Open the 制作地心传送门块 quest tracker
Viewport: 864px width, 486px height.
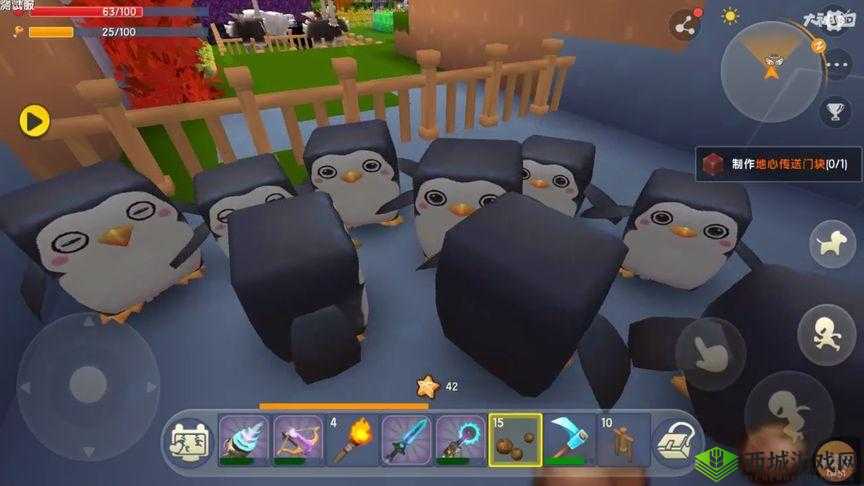(x=775, y=164)
